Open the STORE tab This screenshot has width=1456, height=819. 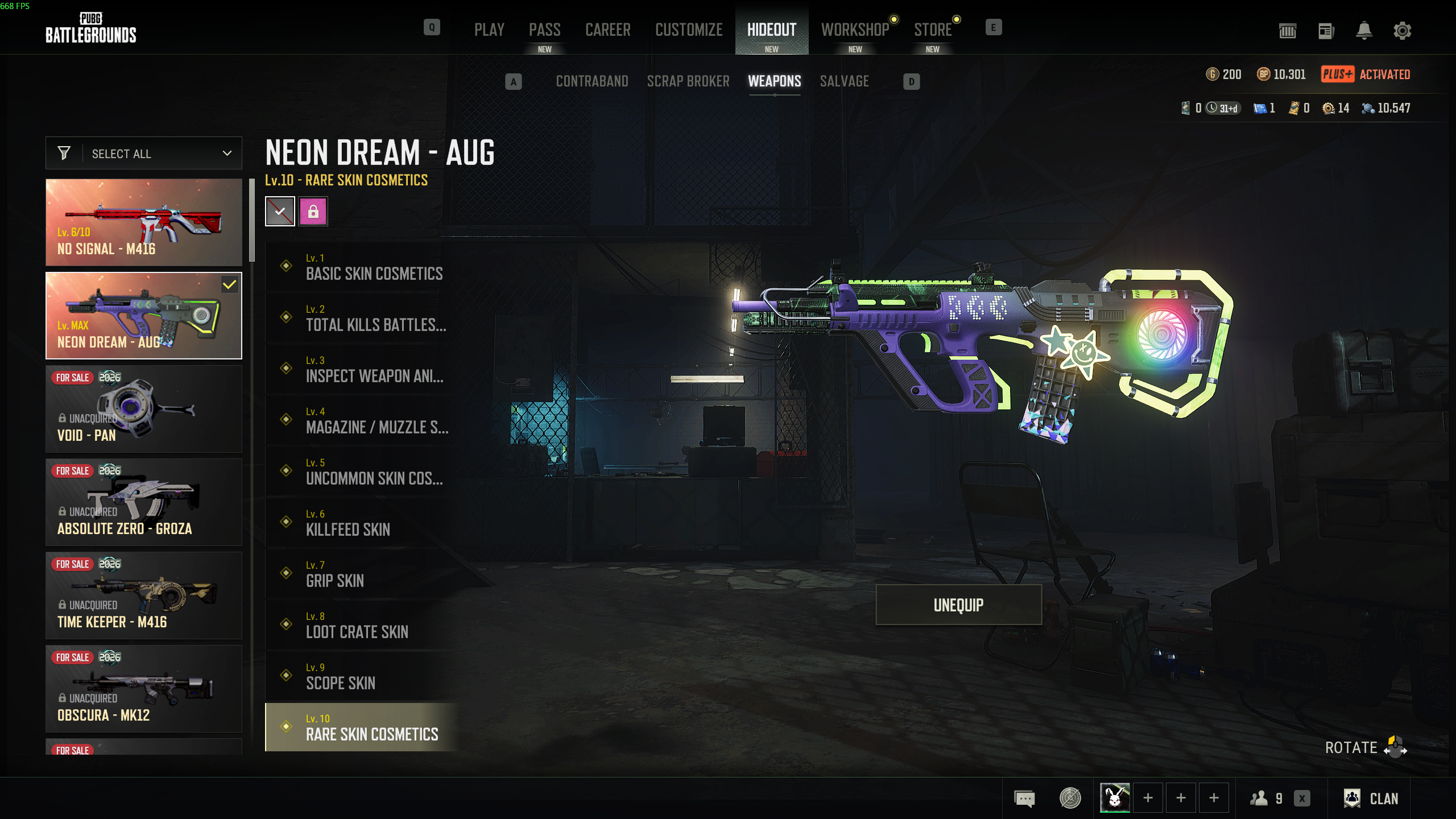pyautogui.click(x=932, y=30)
